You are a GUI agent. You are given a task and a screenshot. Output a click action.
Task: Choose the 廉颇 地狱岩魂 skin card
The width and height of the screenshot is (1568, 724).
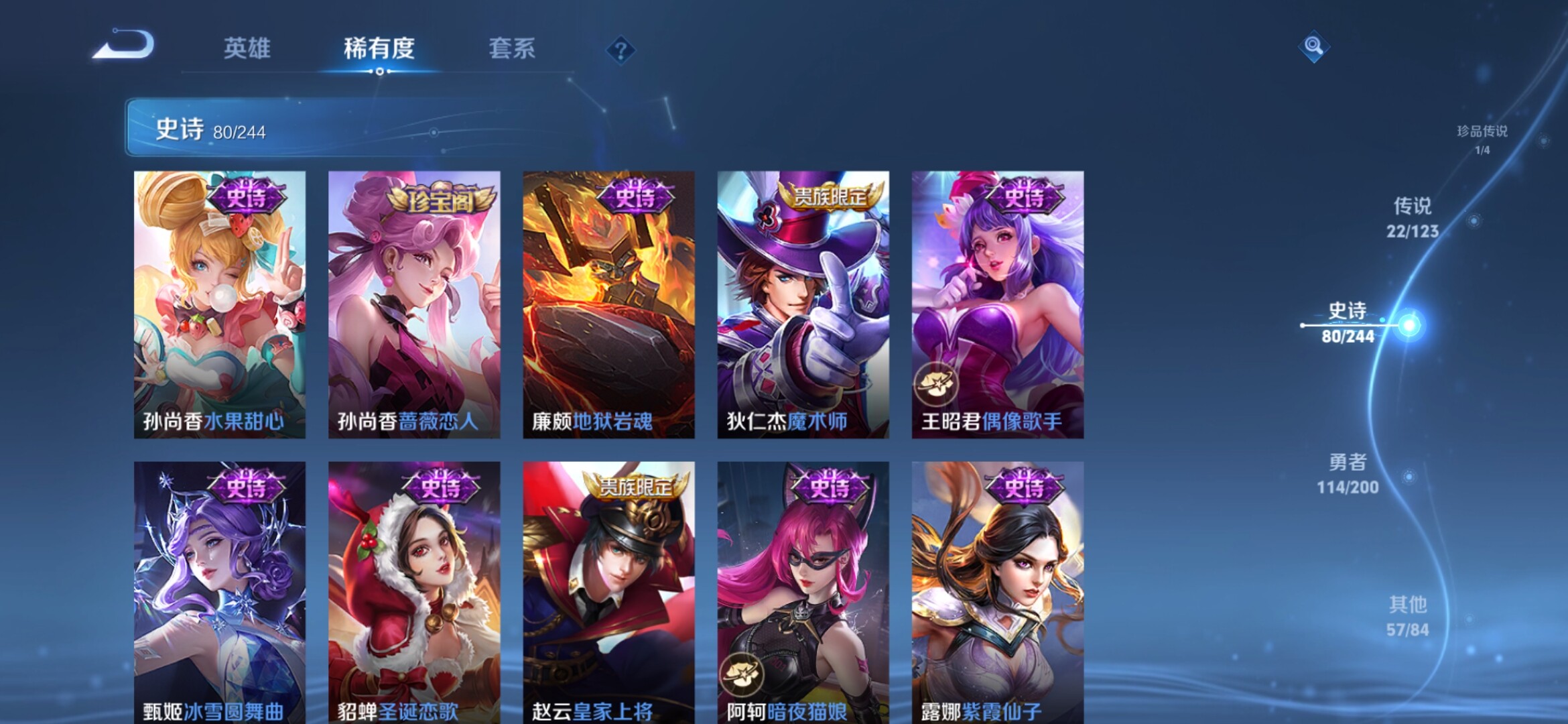[x=608, y=304]
